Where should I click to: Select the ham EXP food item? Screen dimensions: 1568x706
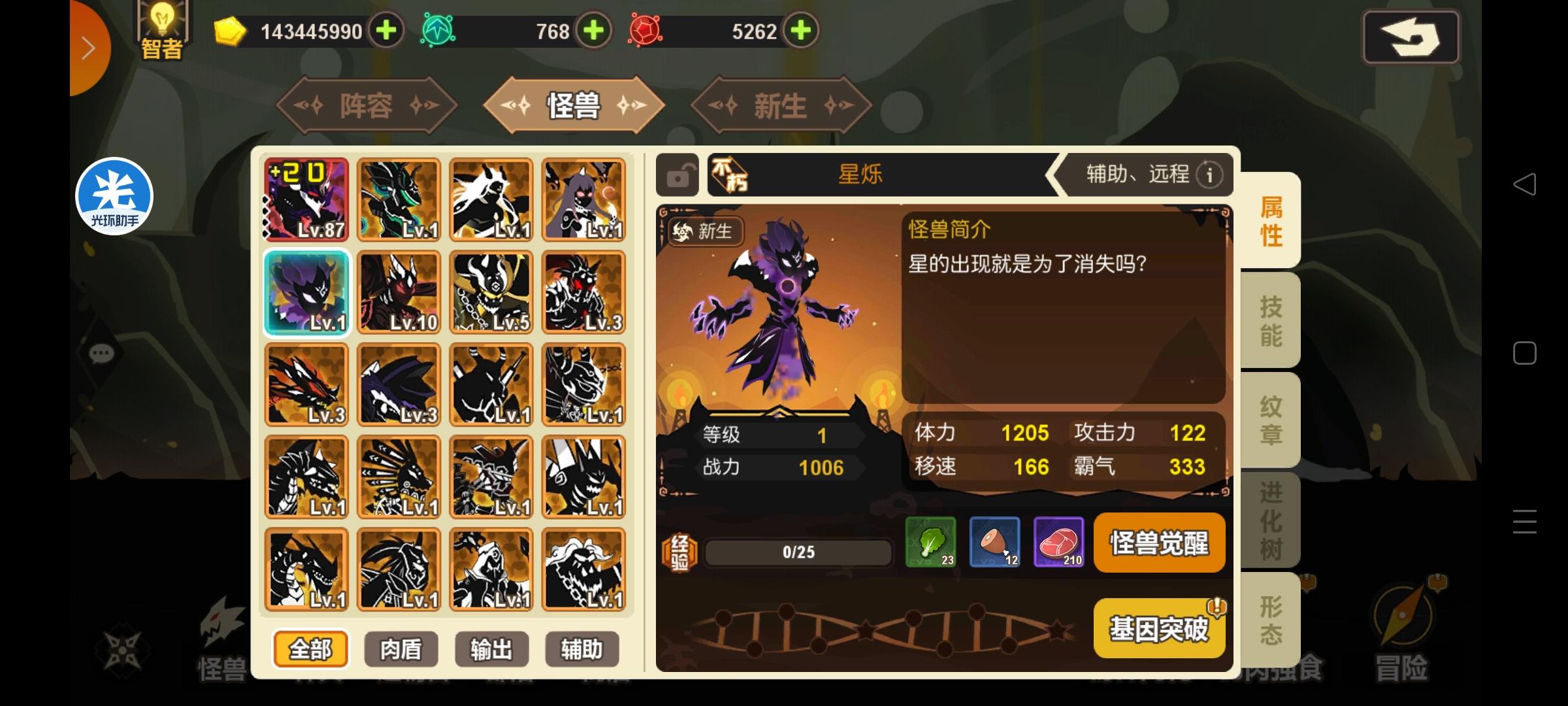click(x=995, y=543)
